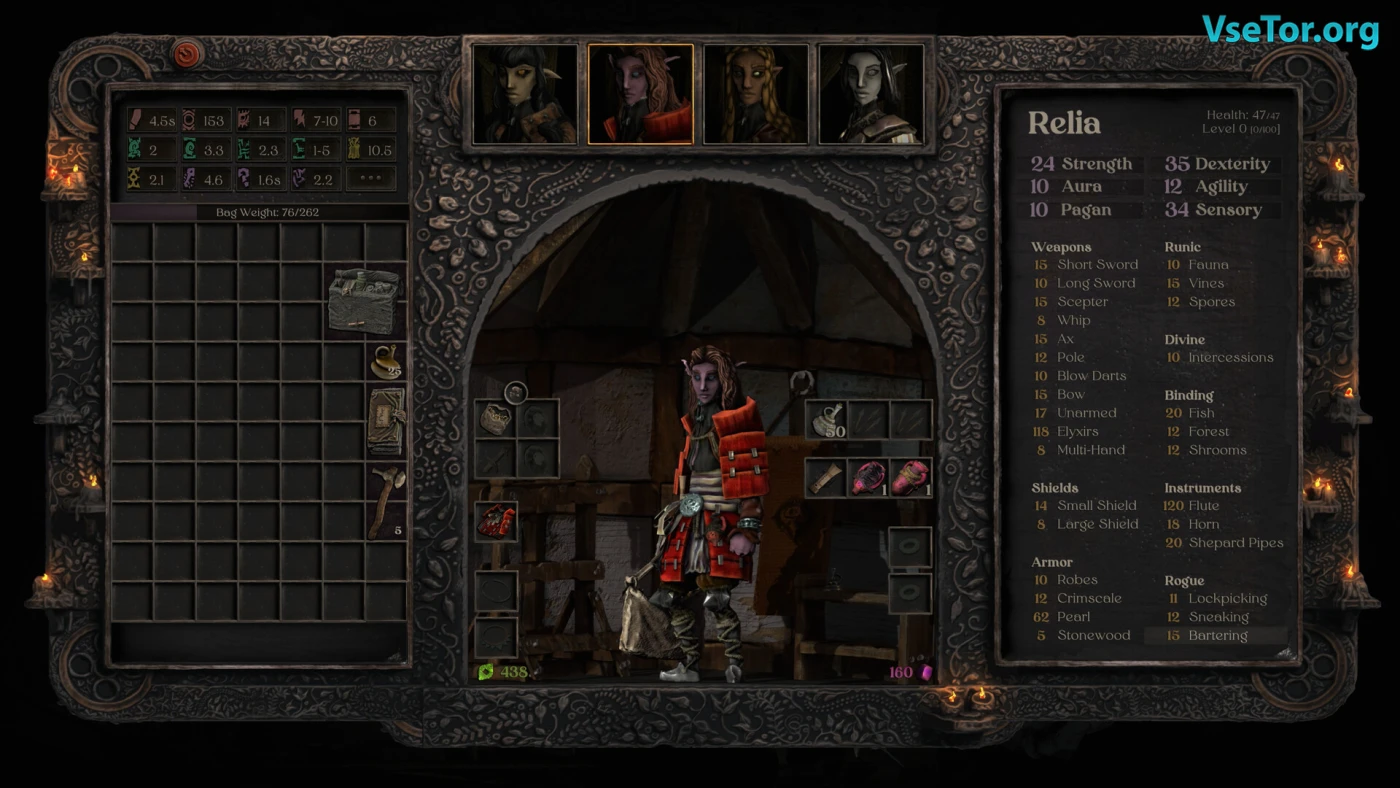1400x788 pixels.
Task: Select the wooden flute quick slot
Action: [826, 478]
